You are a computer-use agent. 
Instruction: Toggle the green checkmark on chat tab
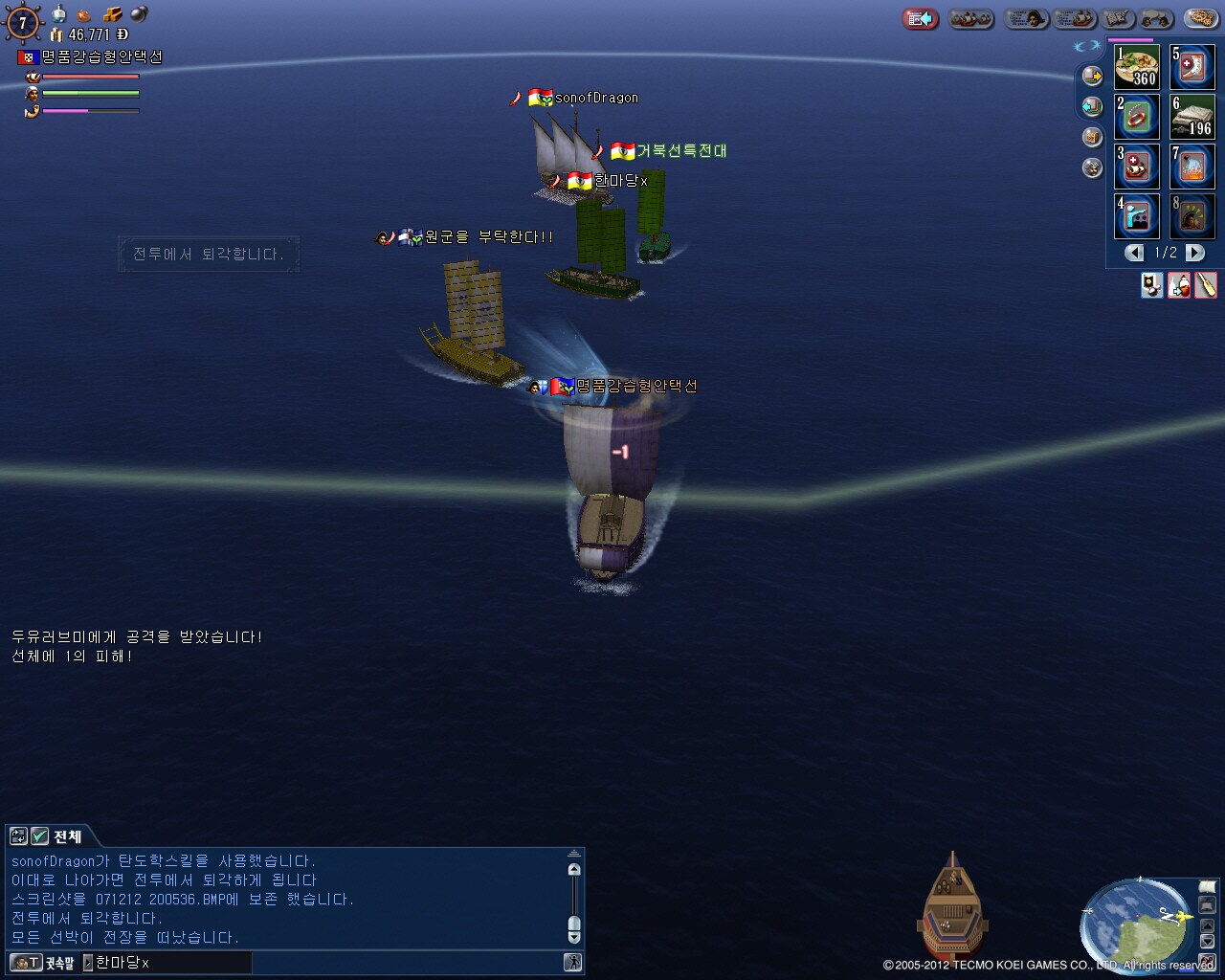click(39, 836)
